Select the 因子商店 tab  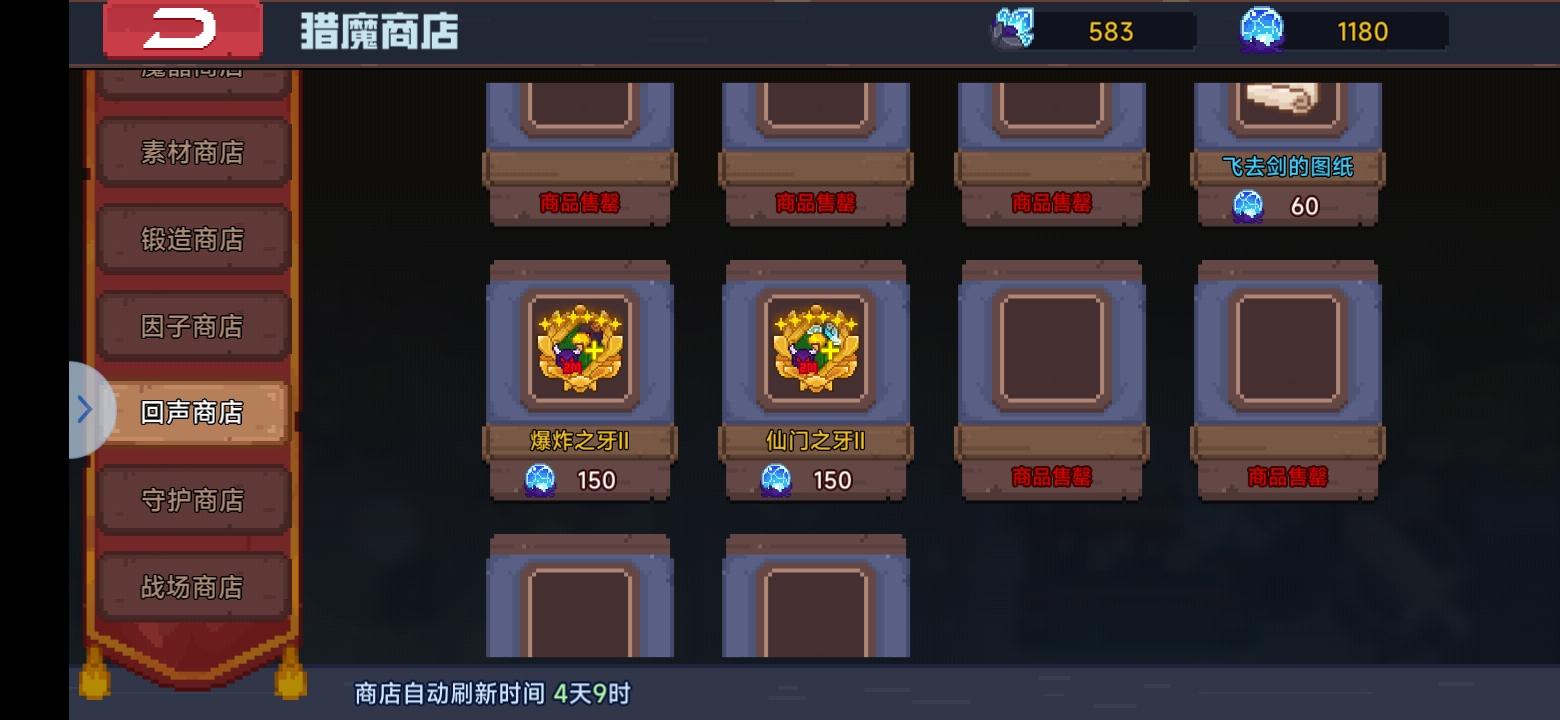pyautogui.click(x=193, y=325)
